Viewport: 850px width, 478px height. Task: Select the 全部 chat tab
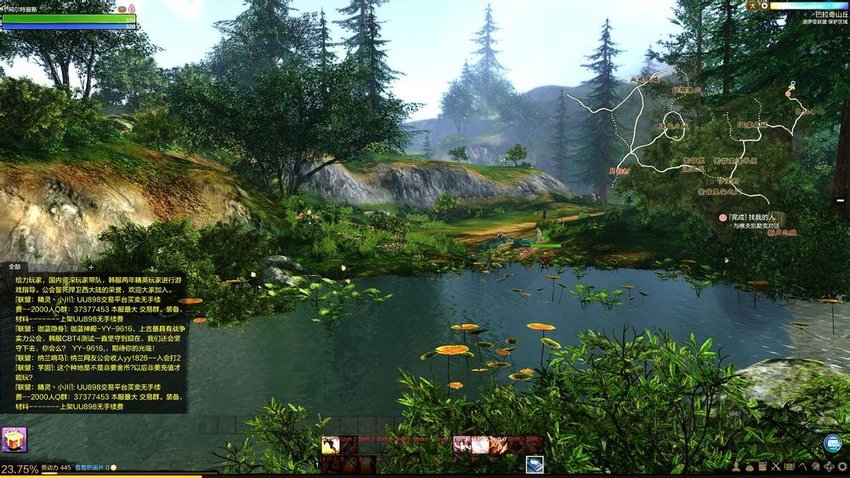pos(14,267)
